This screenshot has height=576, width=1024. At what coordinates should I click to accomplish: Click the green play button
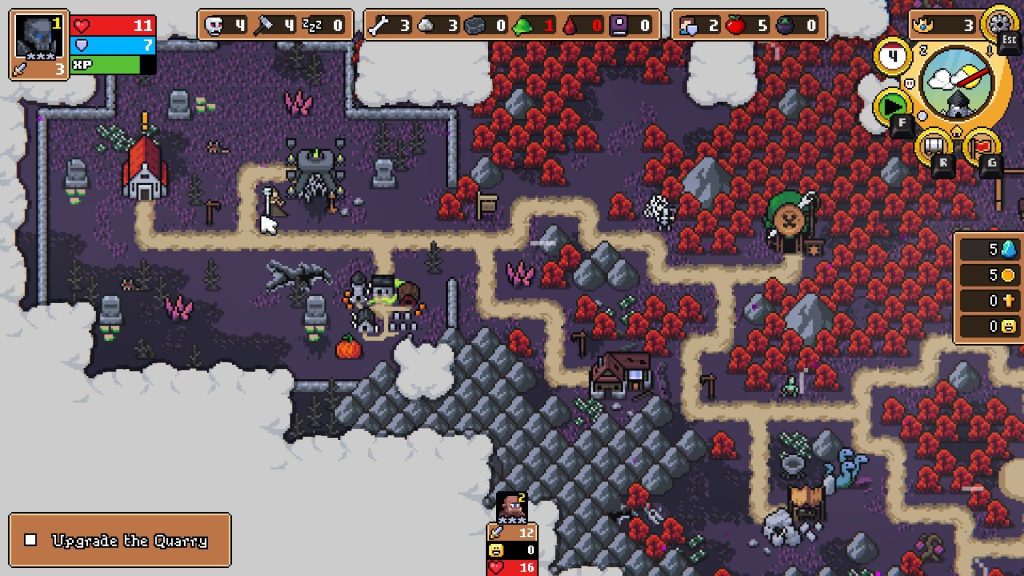pos(892,104)
